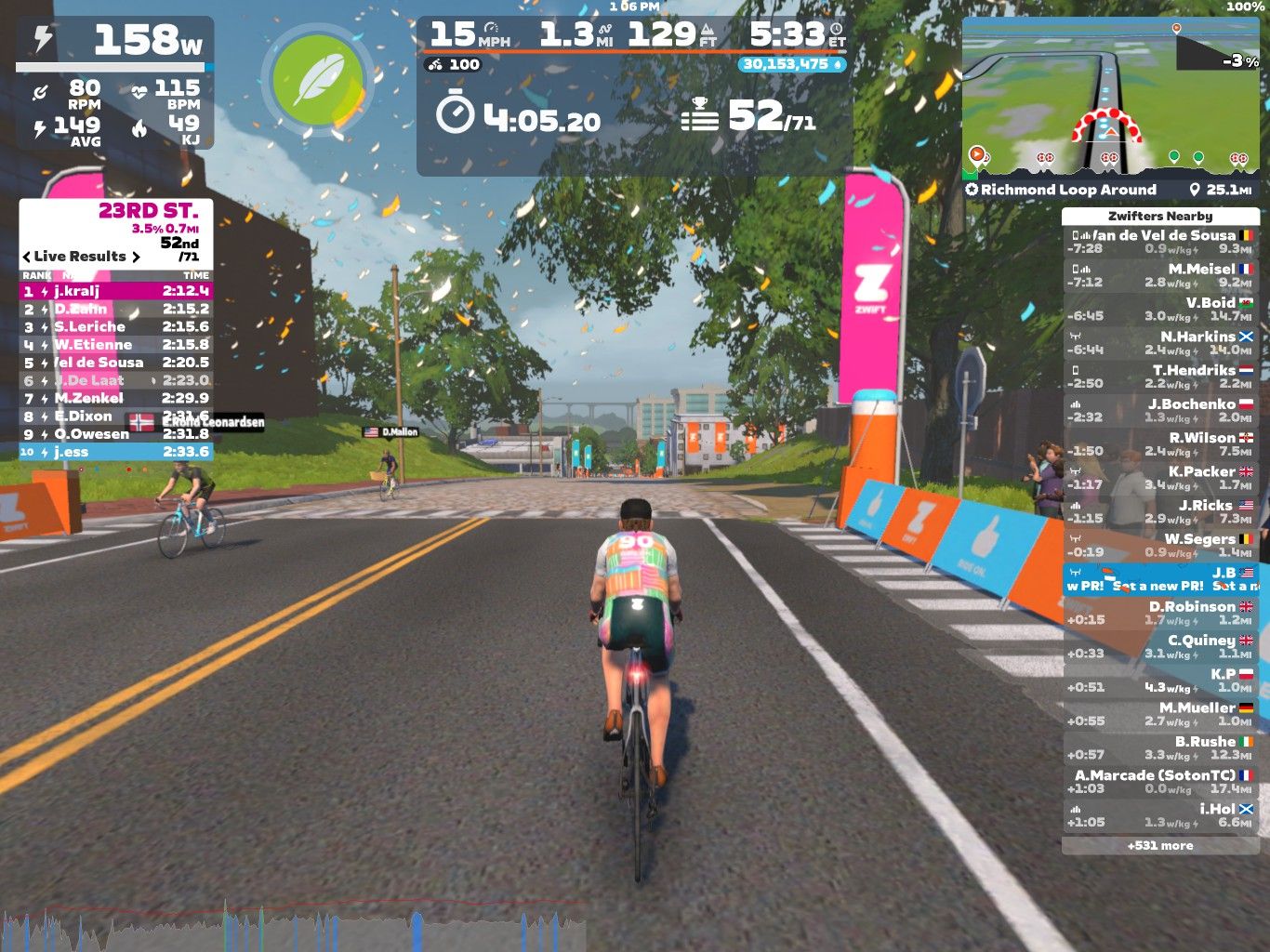Choose D.Robinson in Zwifters Nearby
The width and height of the screenshot is (1270, 952).
point(1160,613)
